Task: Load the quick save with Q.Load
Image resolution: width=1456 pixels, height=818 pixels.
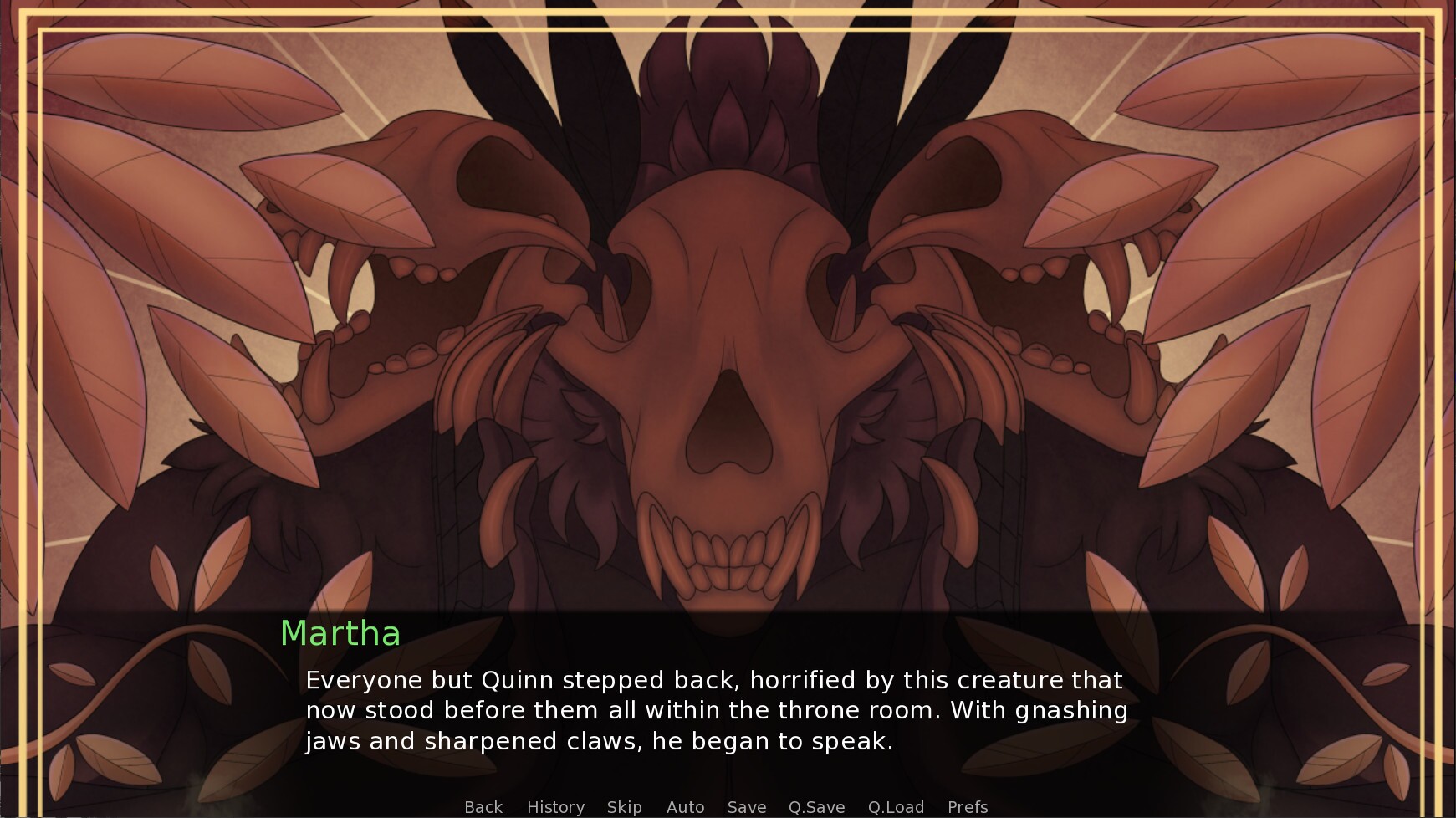Action: pyautogui.click(x=896, y=806)
